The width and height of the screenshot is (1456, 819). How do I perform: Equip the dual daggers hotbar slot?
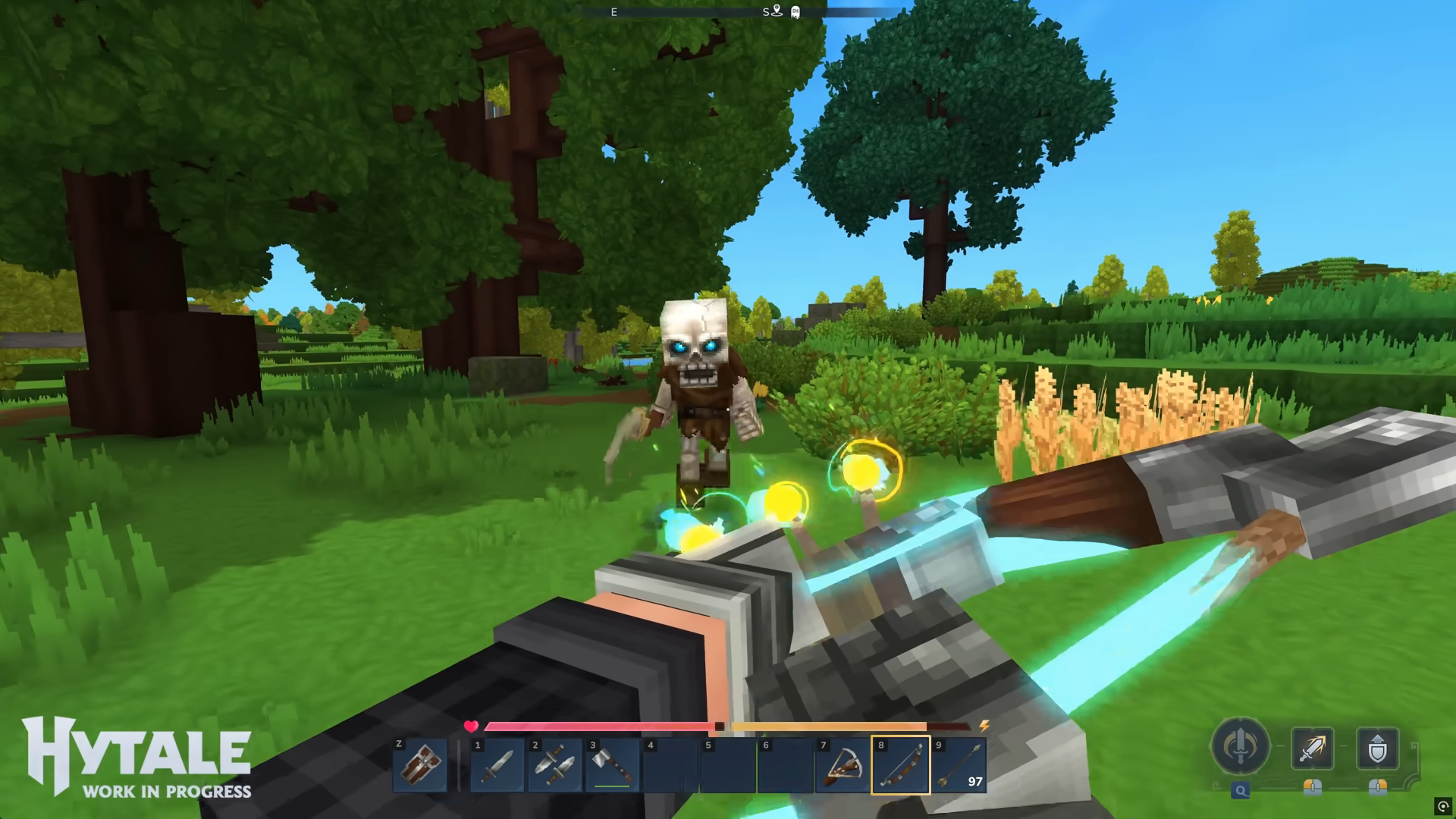click(x=555, y=765)
